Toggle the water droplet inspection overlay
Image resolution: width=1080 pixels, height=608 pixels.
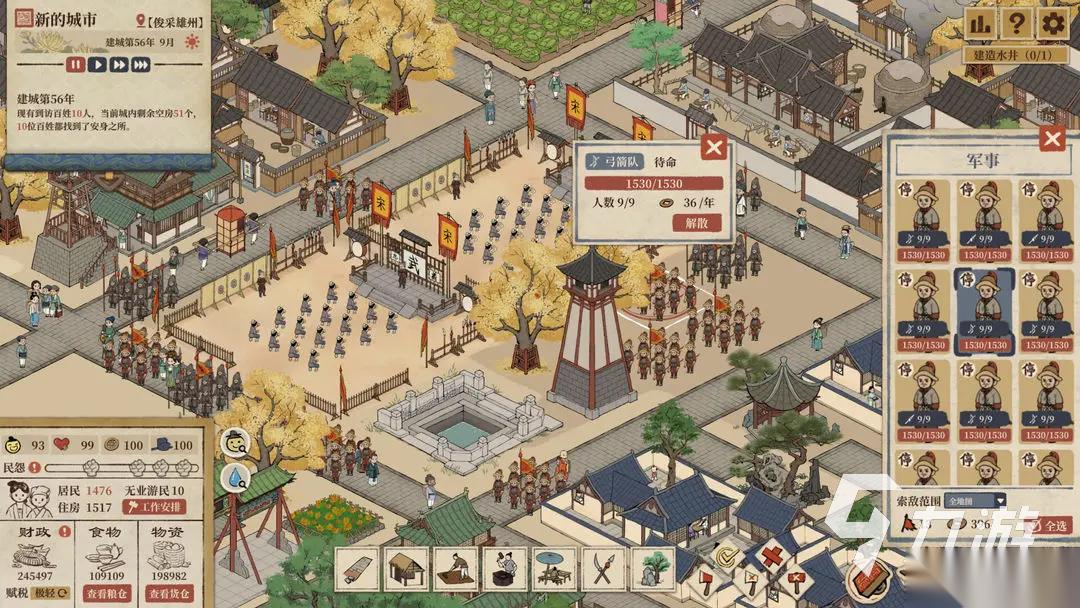point(236,478)
